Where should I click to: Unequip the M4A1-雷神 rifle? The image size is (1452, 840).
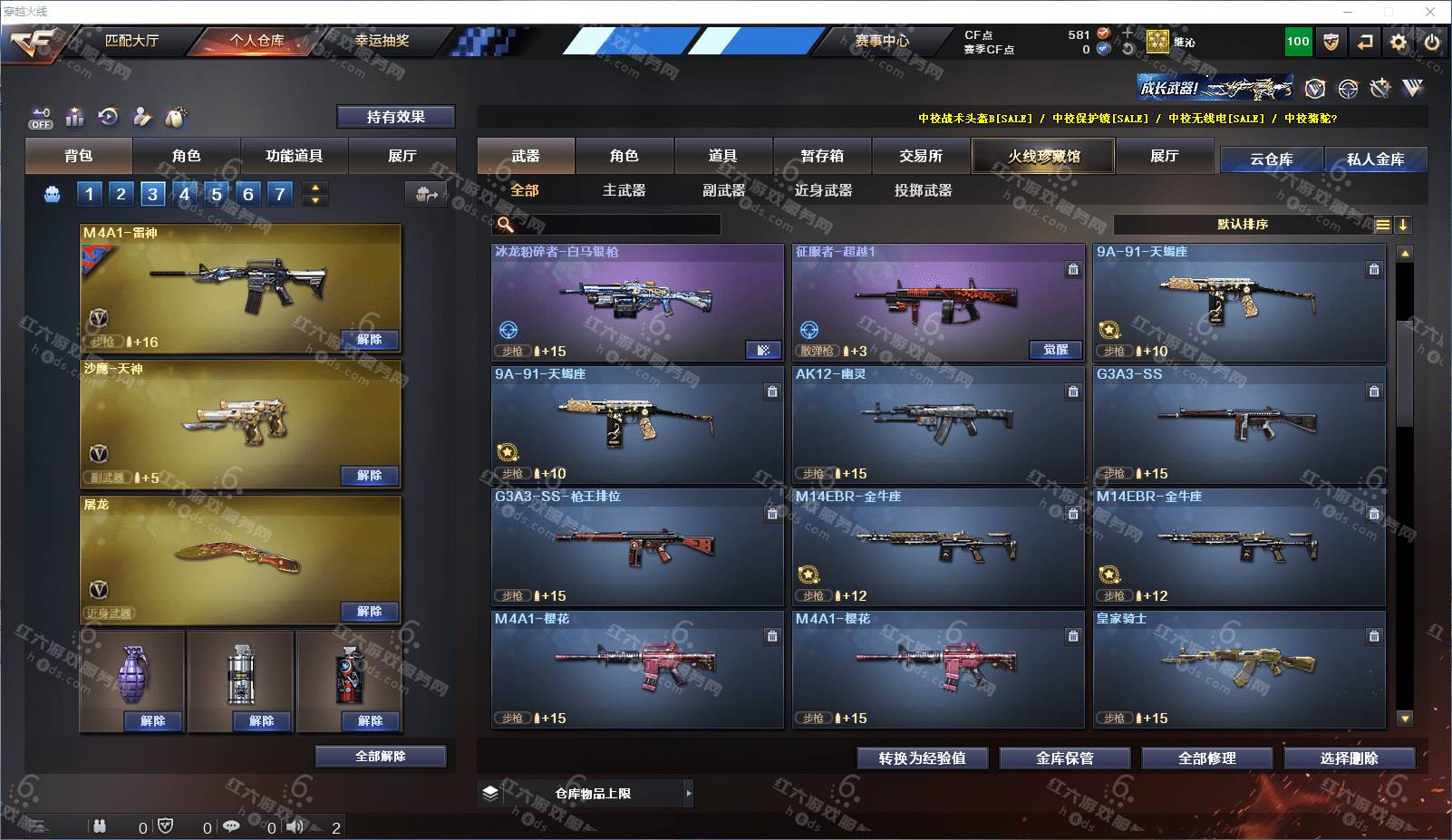[369, 340]
